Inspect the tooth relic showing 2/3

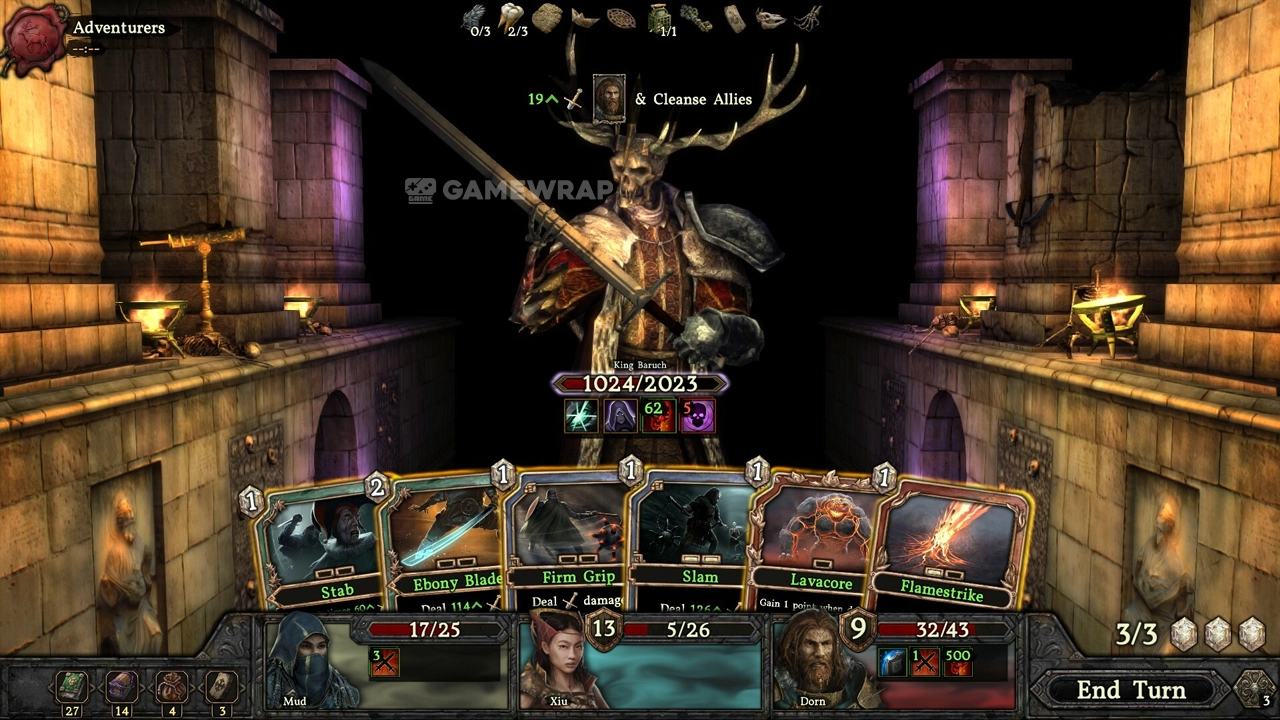pos(514,15)
